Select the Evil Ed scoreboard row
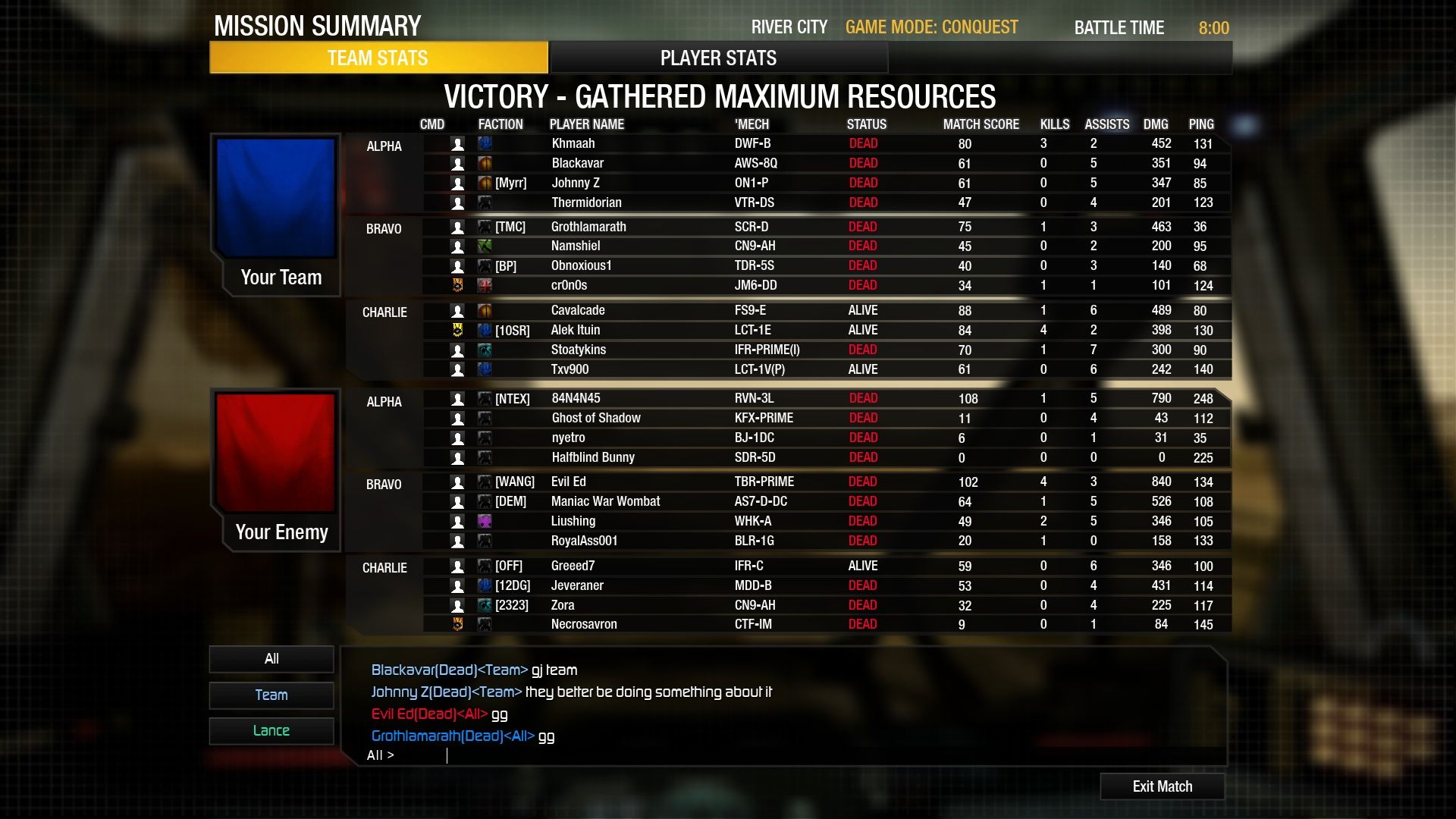The height and width of the screenshot is (819, 1456). coord(568,482)
